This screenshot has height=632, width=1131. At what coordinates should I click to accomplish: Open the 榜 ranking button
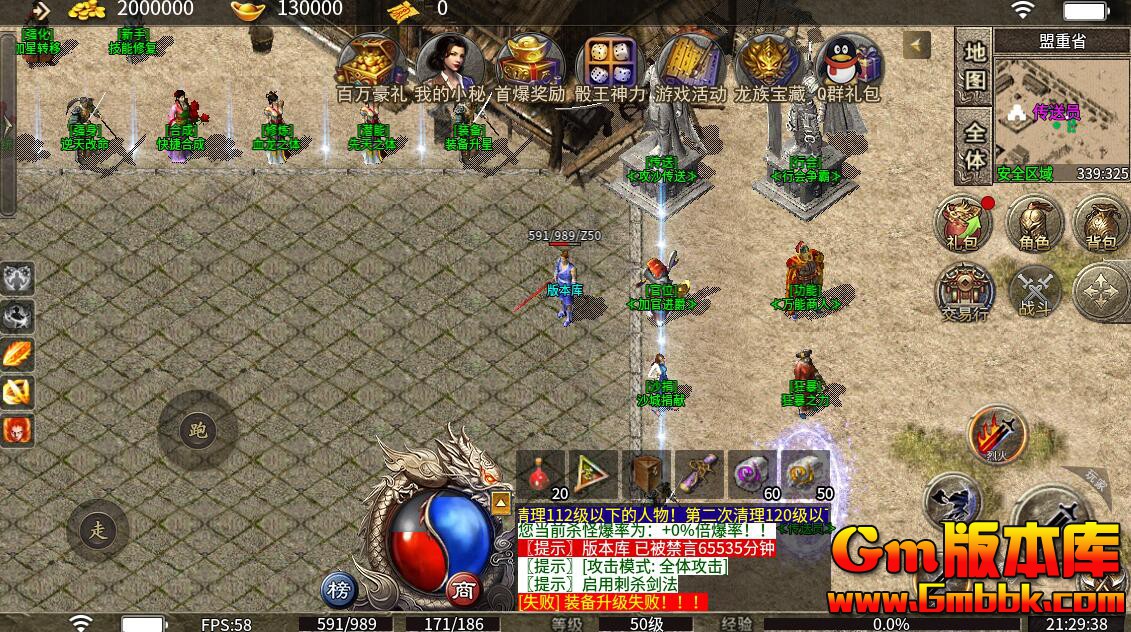click(x=340, y=590)
